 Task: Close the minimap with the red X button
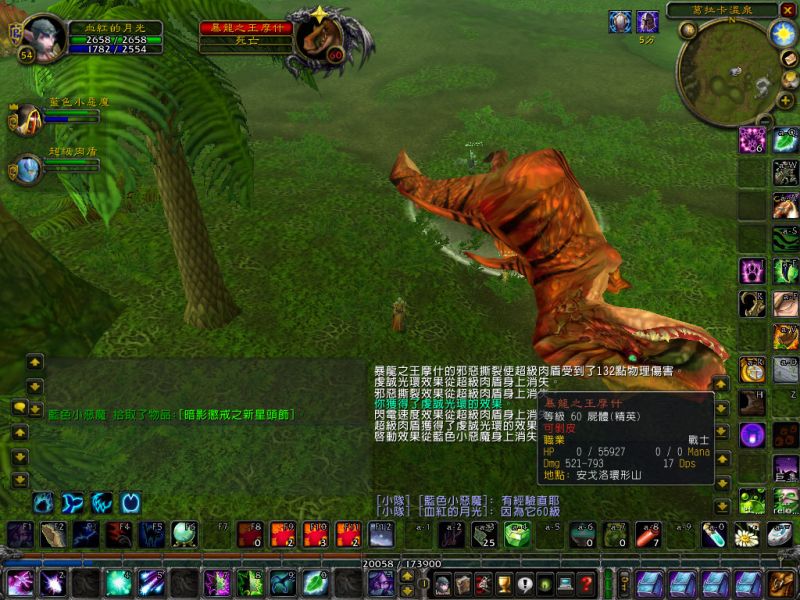tap(787, 10)
